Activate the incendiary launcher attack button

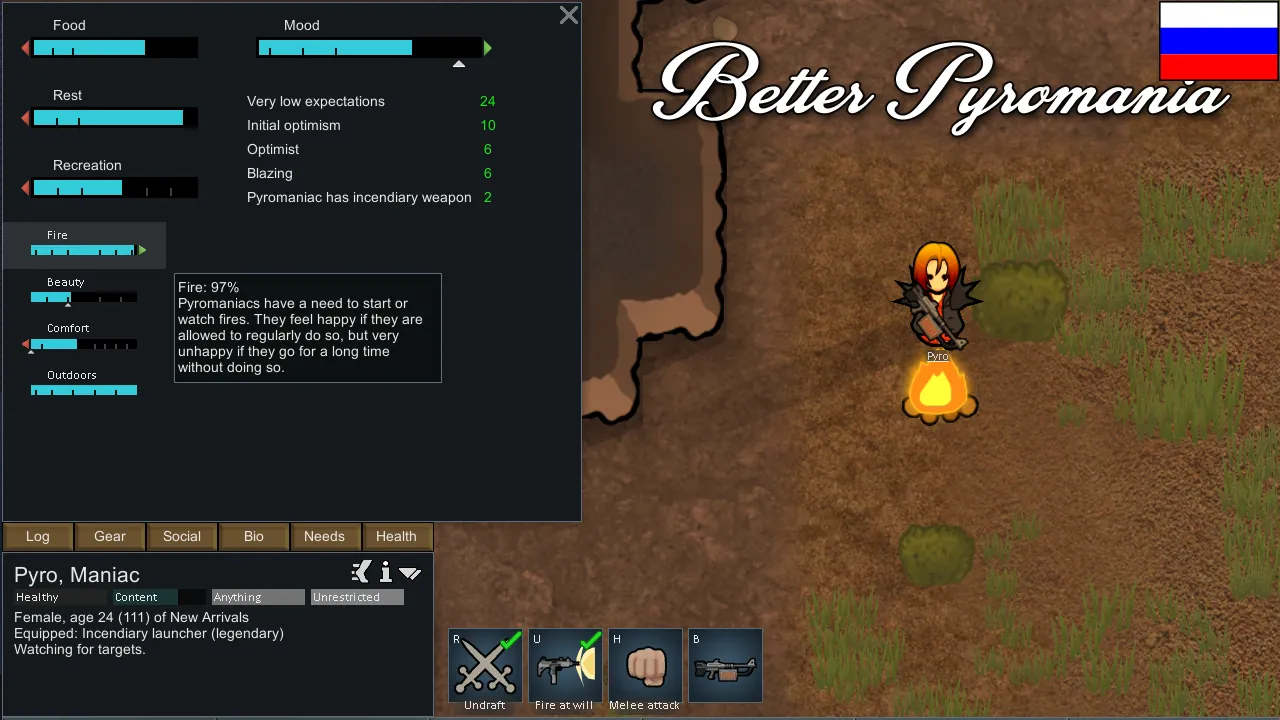pos(725,666)
